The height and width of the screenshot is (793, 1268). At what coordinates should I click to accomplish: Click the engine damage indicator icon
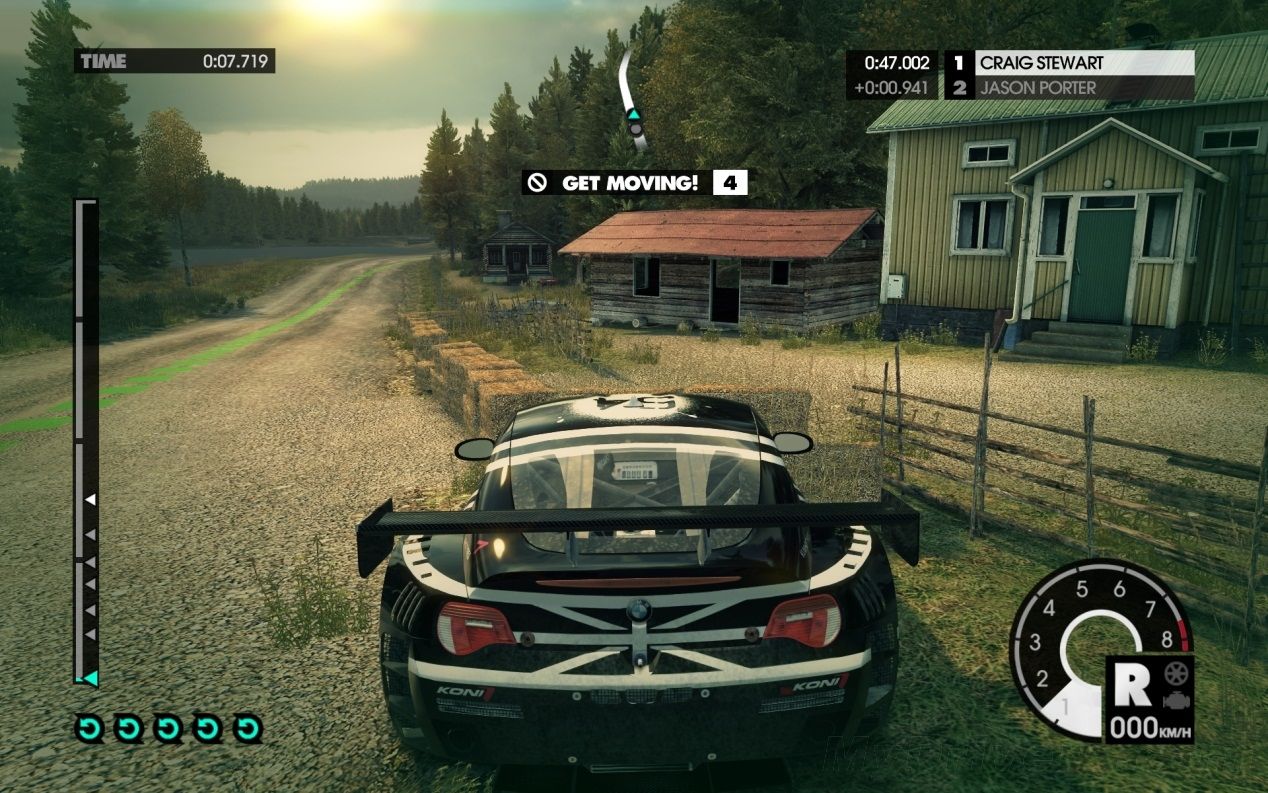[1174, 699]
